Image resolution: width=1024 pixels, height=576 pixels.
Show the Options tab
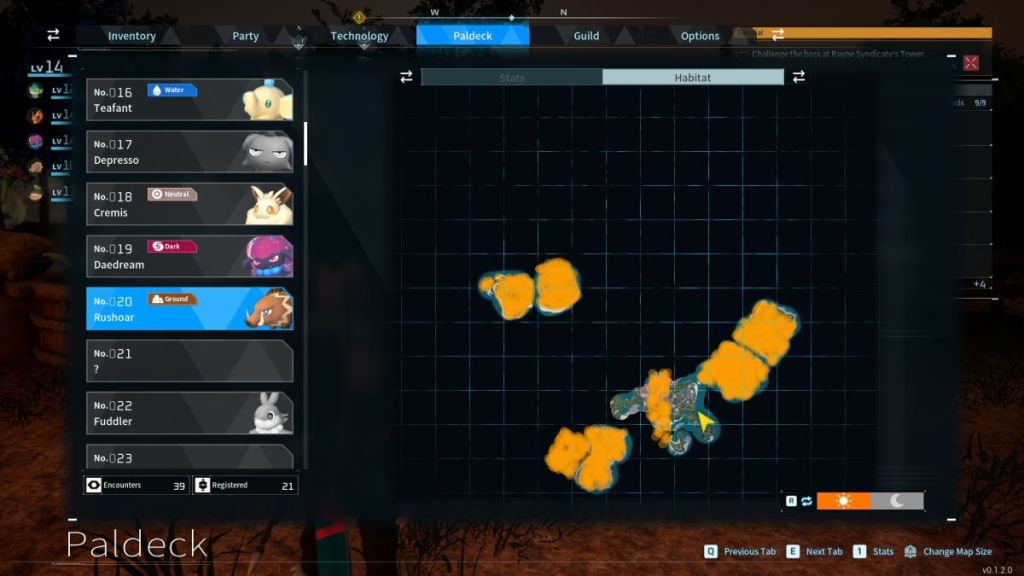point(700,36)
